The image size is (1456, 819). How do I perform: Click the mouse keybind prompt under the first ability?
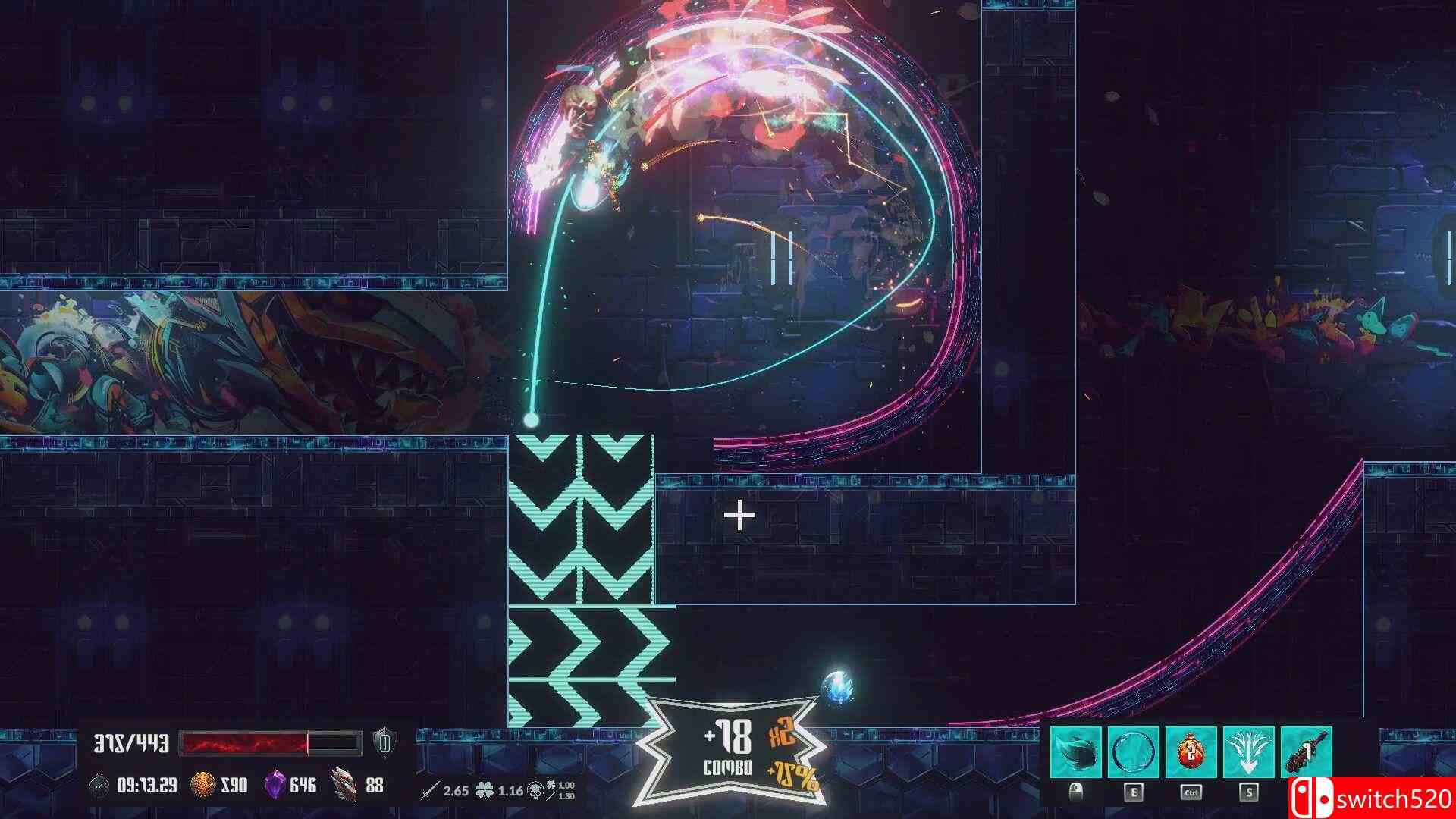(1077, 791)
